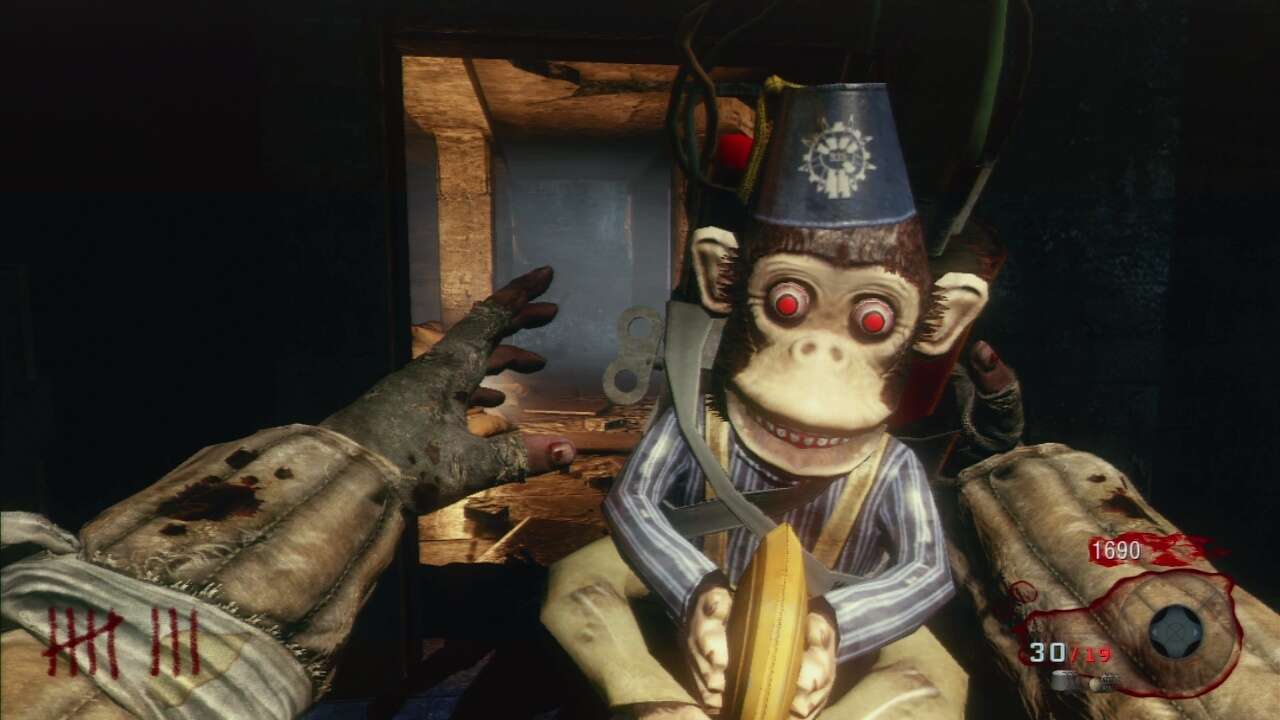Viewport: 1280px width, 720px height.
Task: Click the monkey bomb's red left eye
Action: click(787, 306)
